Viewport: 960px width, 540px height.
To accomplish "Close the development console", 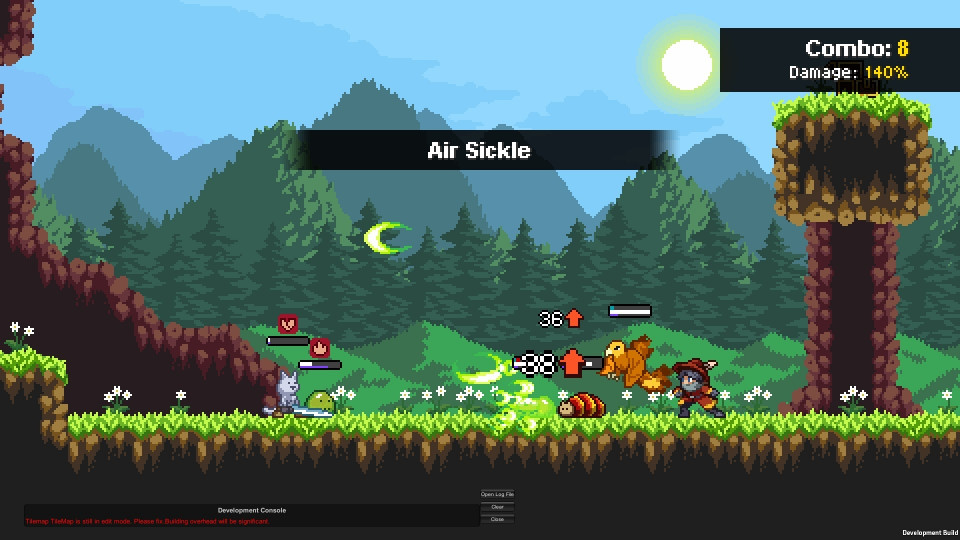I will (497, 519).
